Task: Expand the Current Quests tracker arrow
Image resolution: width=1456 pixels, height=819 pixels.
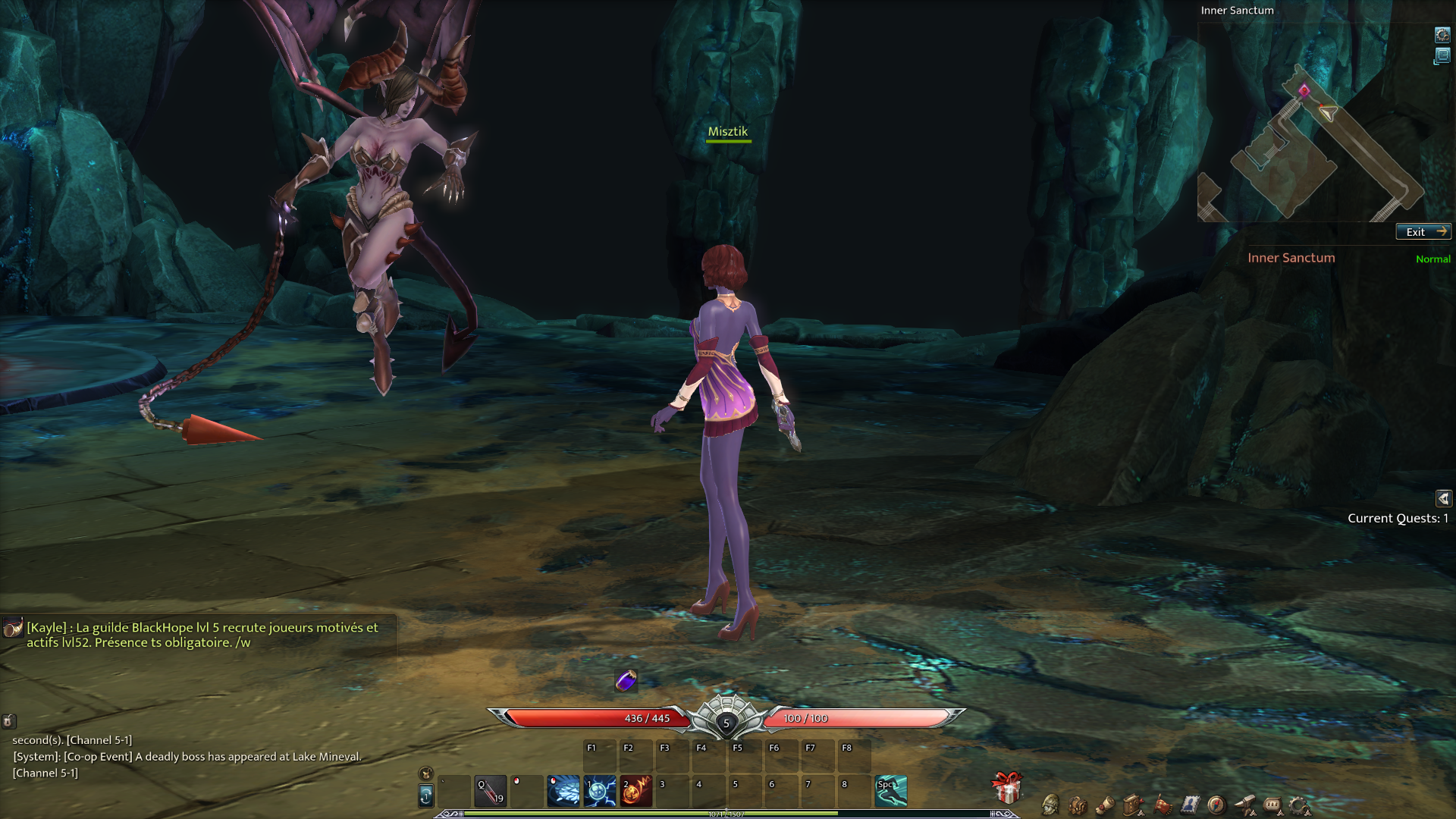Action: [1443, 498]
